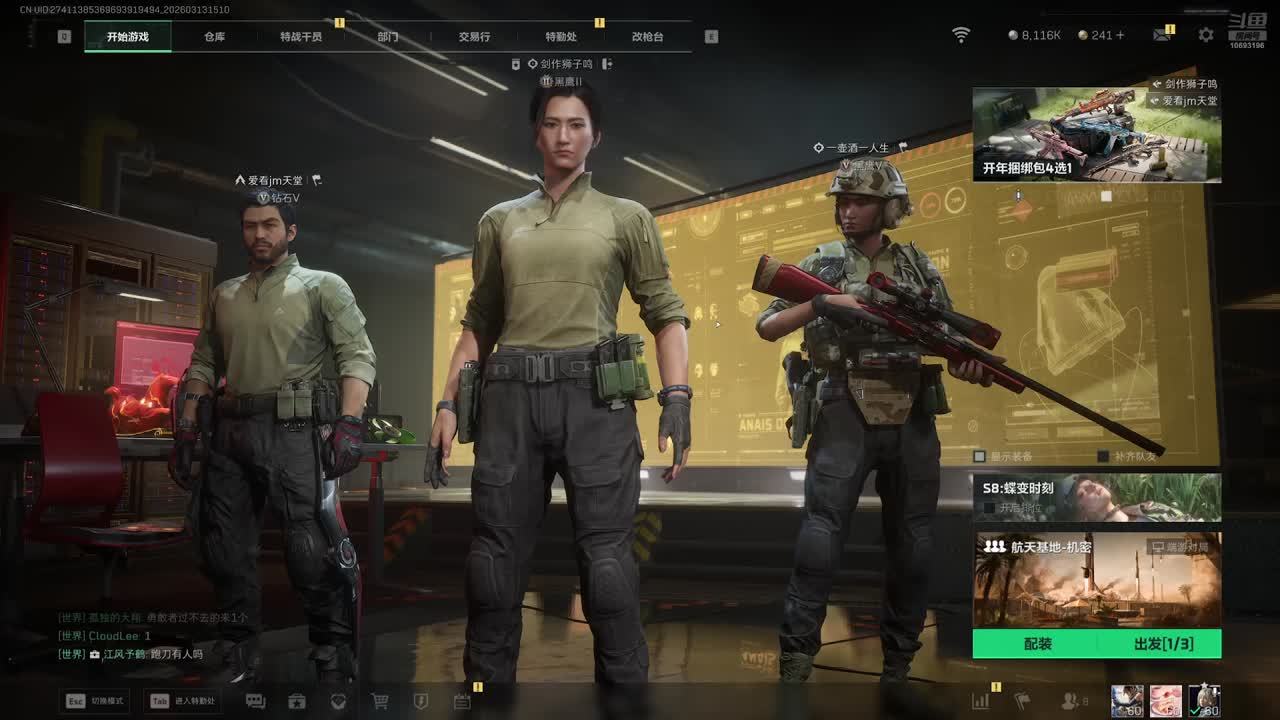This screenshot has height=720, width=1280.
Task: Switch to the 仓库 warehouse tab
Action: click(214, 37)
